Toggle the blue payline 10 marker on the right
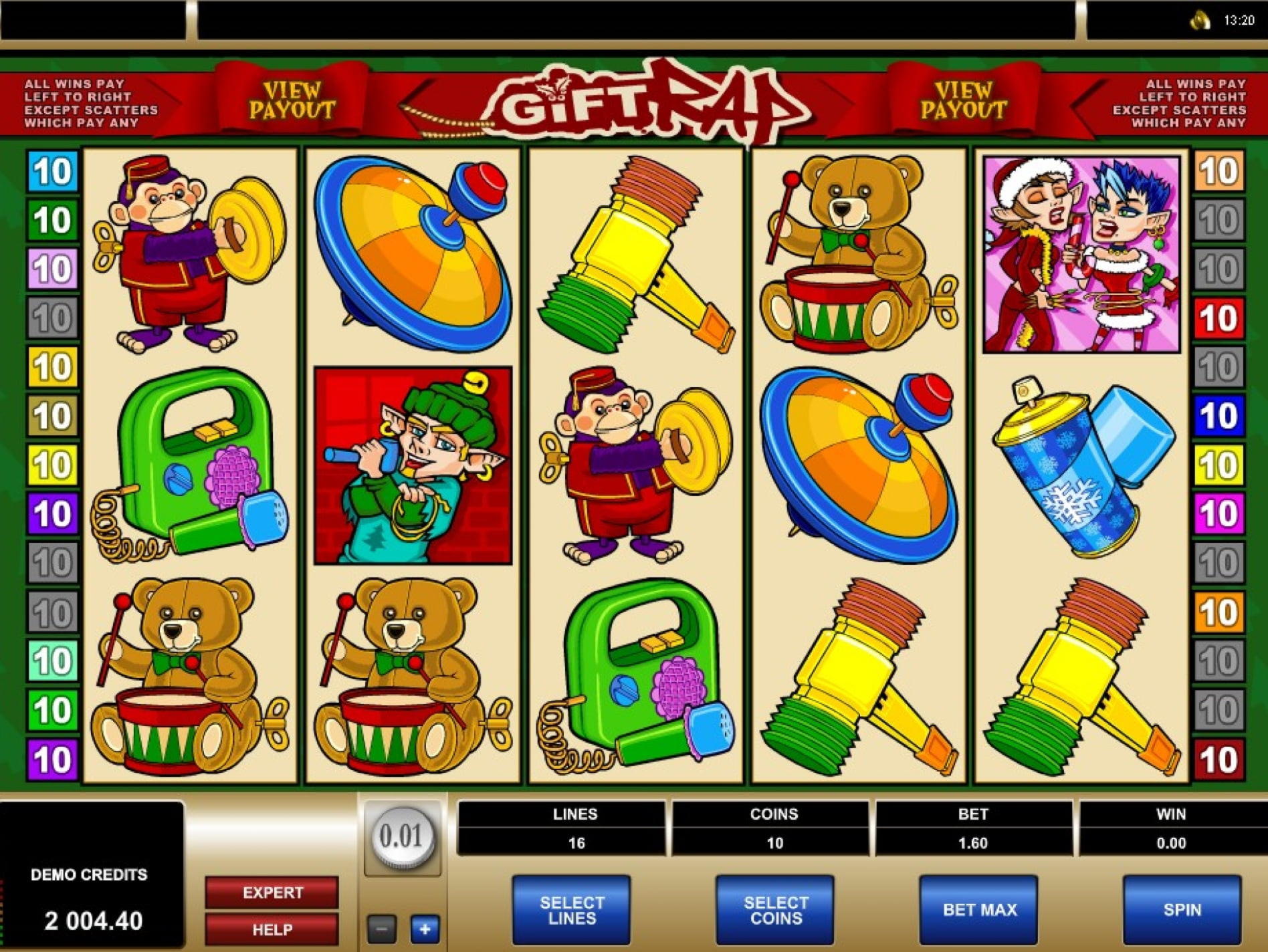Screen dimensions: 1268x952 pos(1219,416)
